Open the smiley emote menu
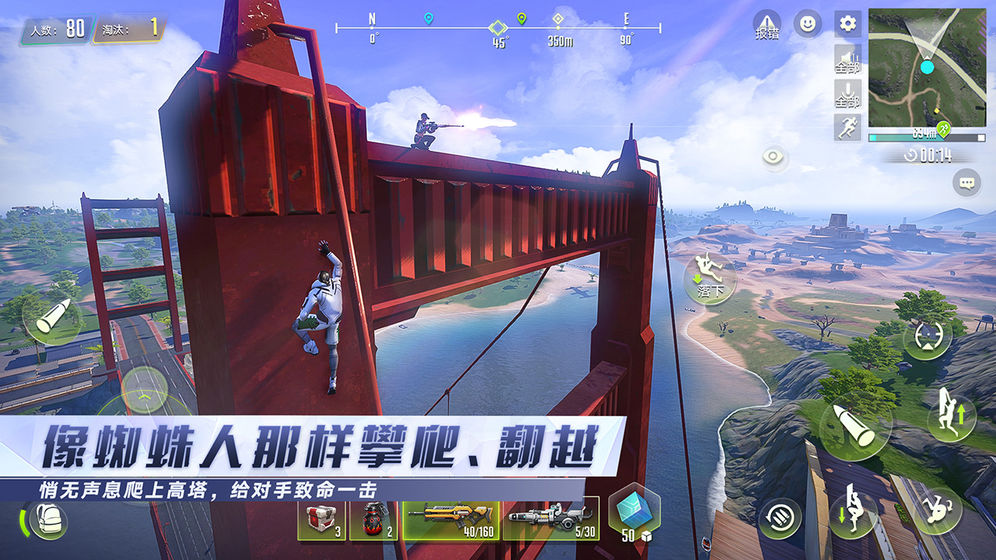This screenshot has width=996, height=560. (807, 23)
